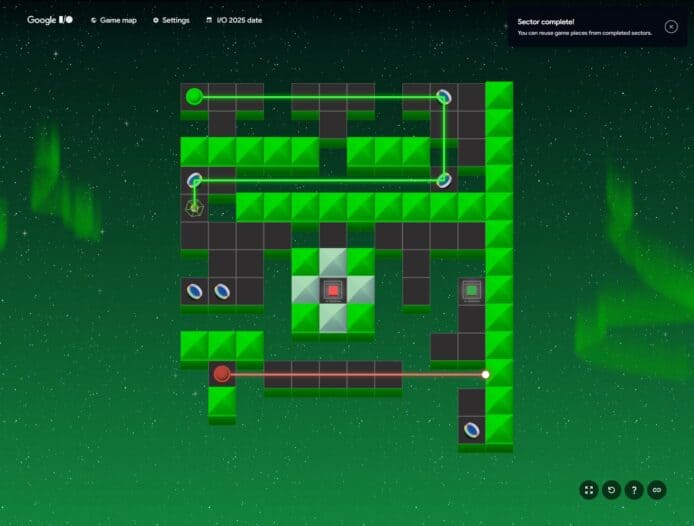Screen dimensions: 694x526
Task: Dismiss the Sector complete notification
Action: point(671,27)
